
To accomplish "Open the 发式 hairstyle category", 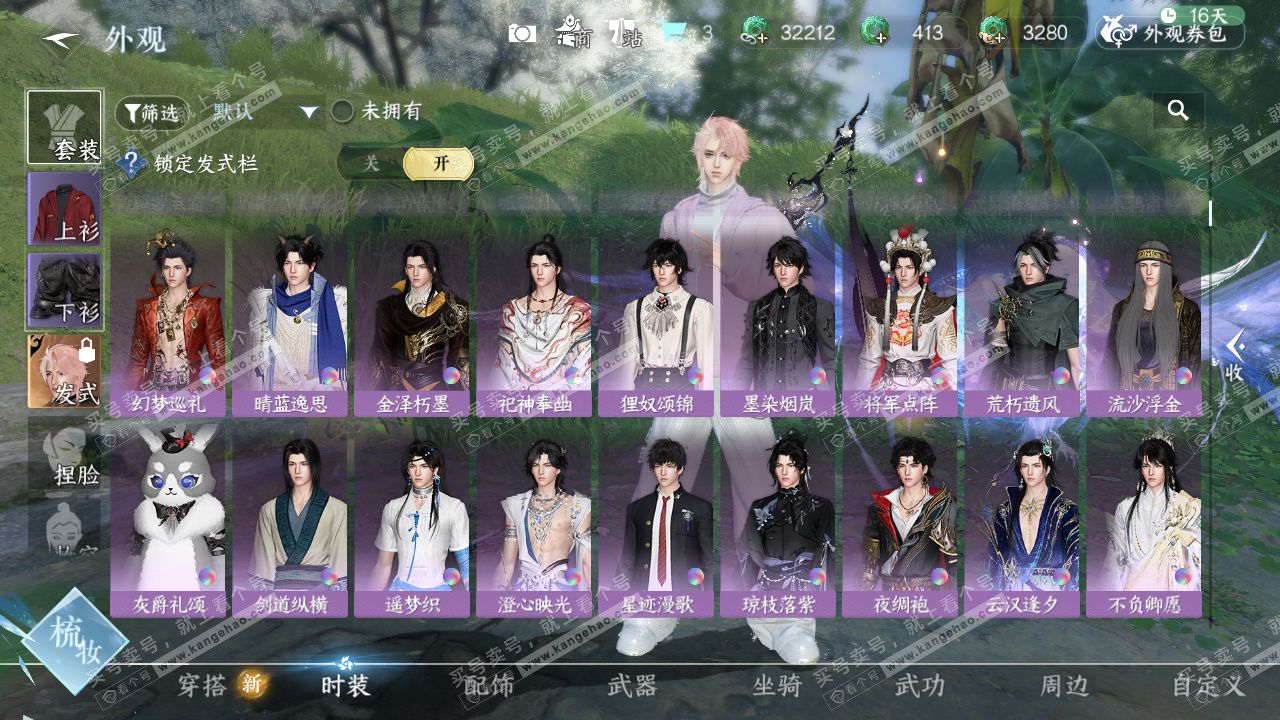I will coord(64,371).
